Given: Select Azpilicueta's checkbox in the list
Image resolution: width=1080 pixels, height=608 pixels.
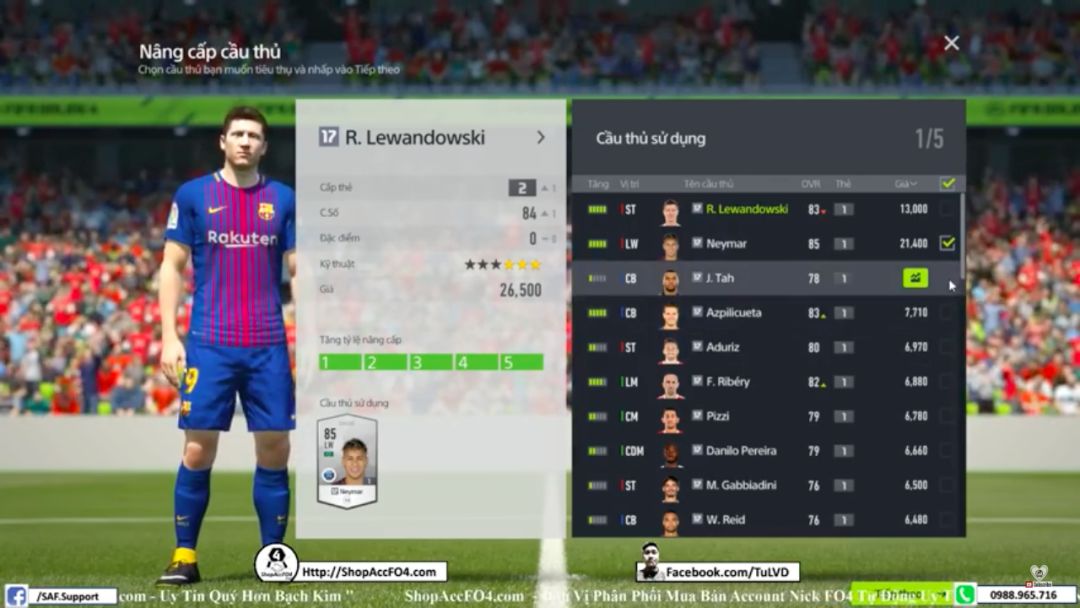Looking at the screenshot, I should (x=947, y=313).
